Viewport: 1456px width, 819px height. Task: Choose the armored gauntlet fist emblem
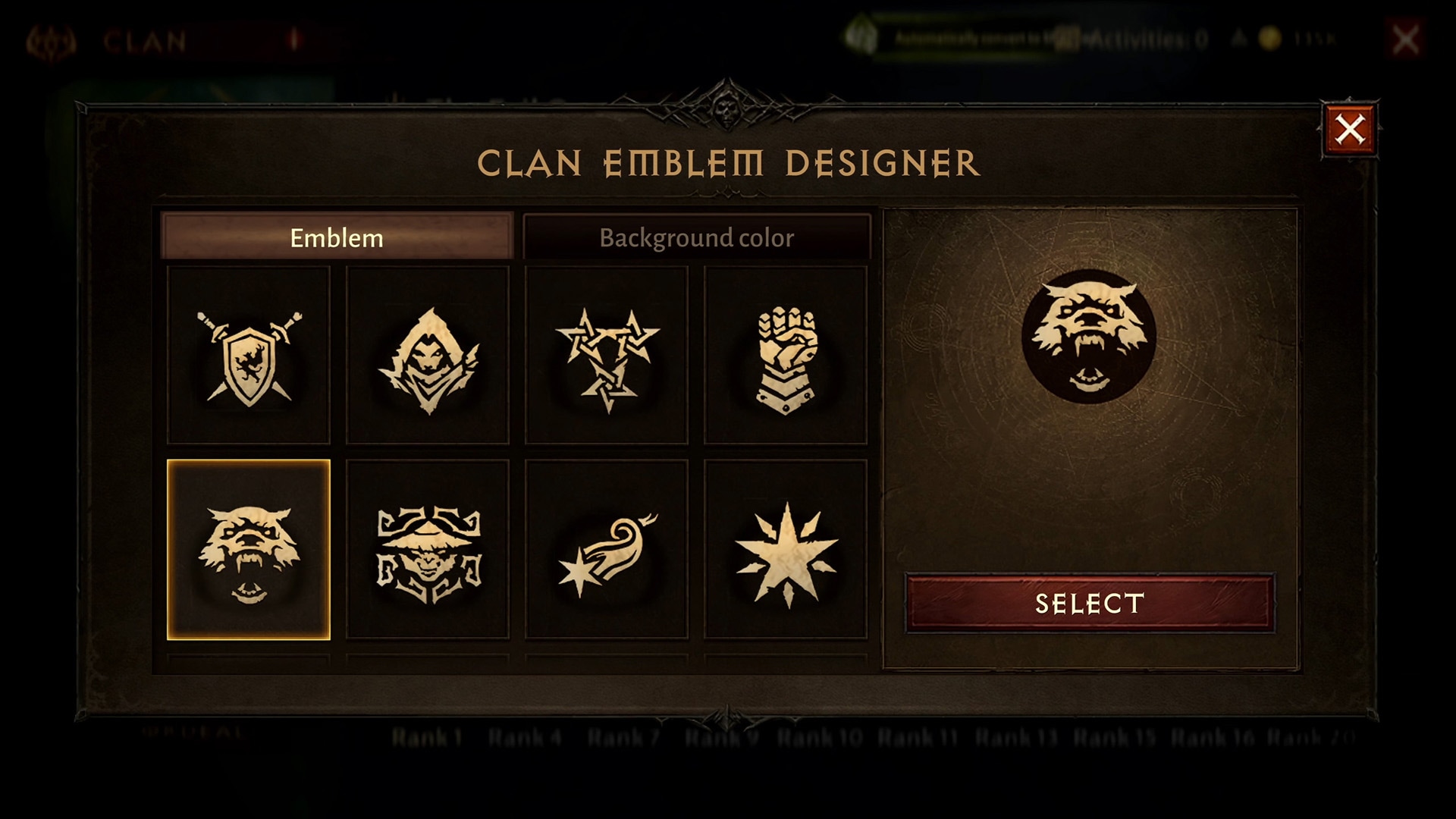tap(786, 356)
